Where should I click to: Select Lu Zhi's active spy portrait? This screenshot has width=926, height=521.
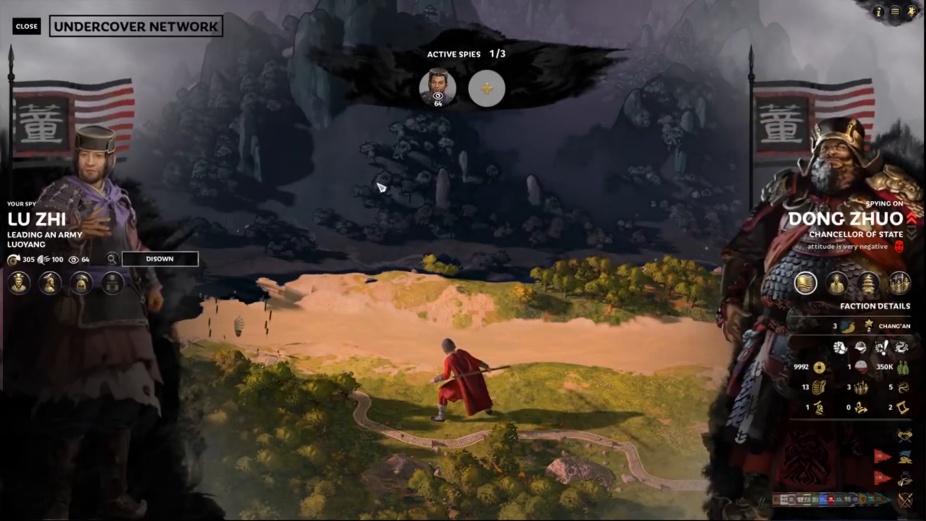point(437,87)
